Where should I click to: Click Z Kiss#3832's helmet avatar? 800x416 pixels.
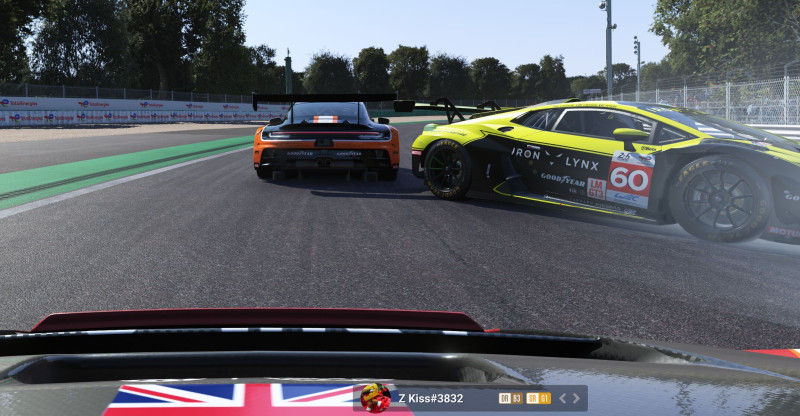(x=376, y=397)
